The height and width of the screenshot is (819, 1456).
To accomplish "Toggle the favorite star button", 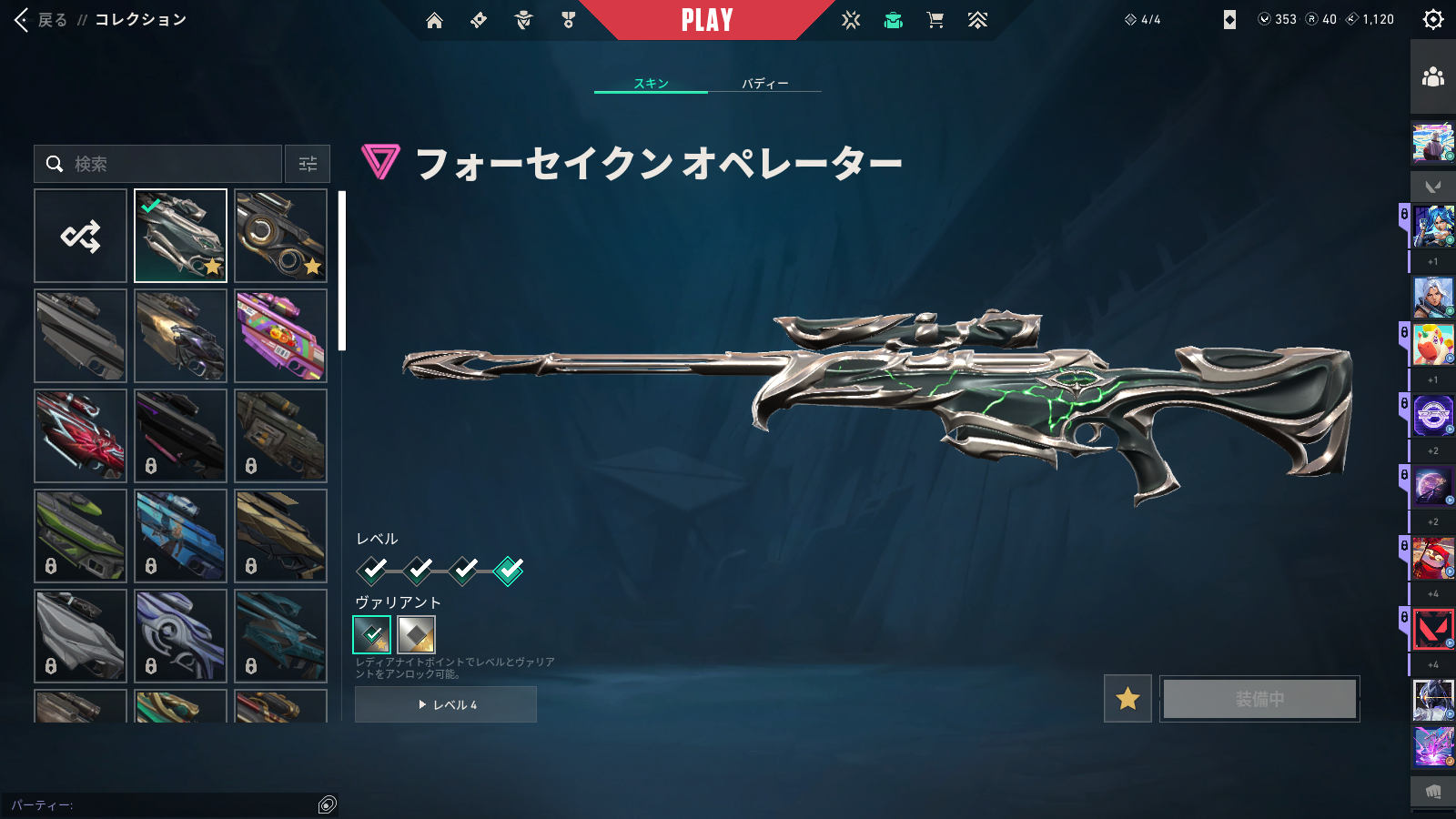I will tap(1127, 699).
